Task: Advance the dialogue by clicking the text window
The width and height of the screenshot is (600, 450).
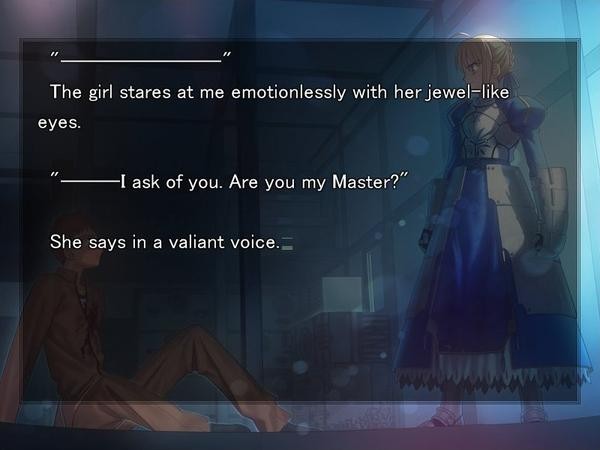Action: [x=300, y=320]
